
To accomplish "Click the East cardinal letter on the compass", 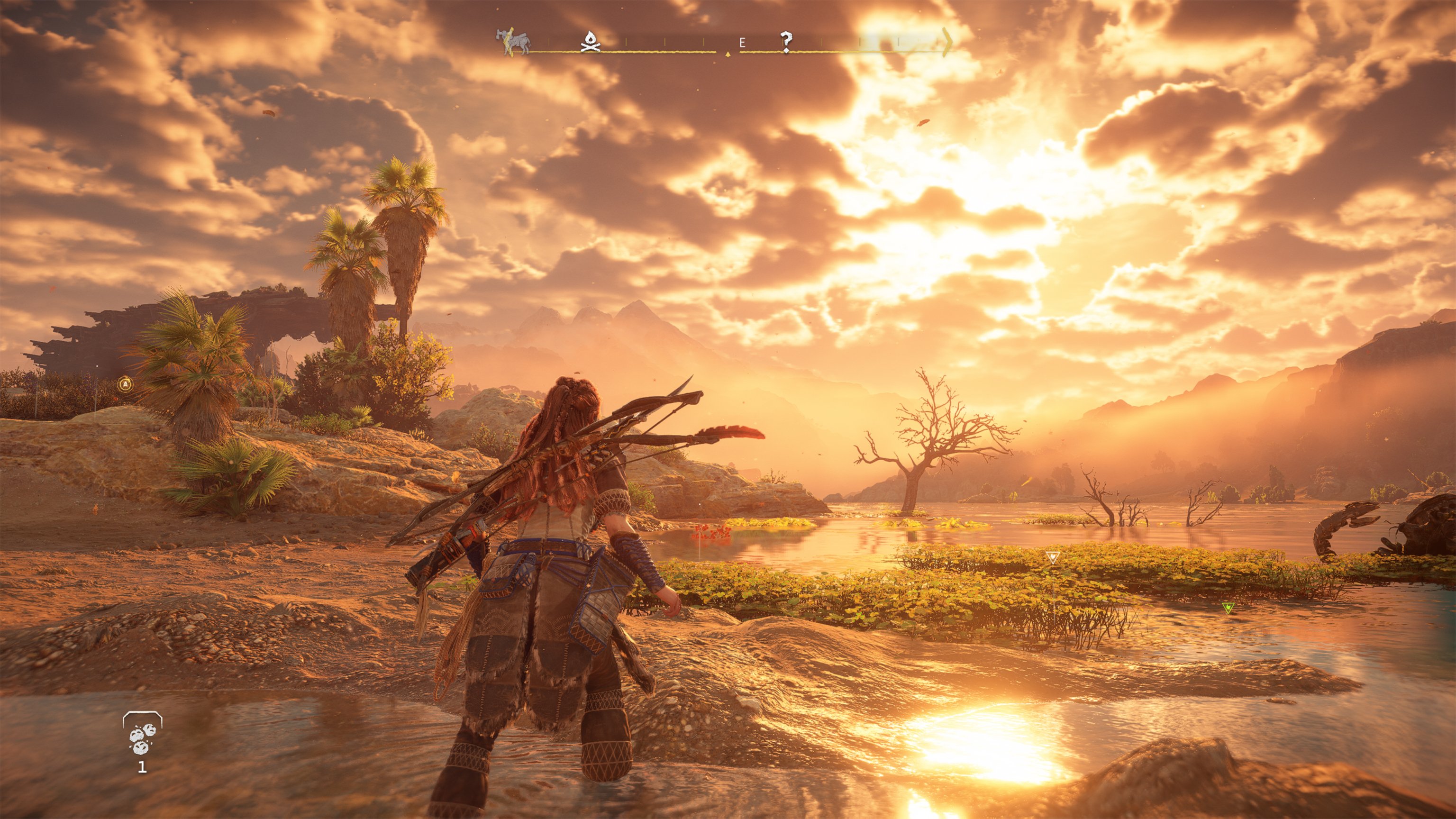I will pyautogui.click(x=743, y=42).
